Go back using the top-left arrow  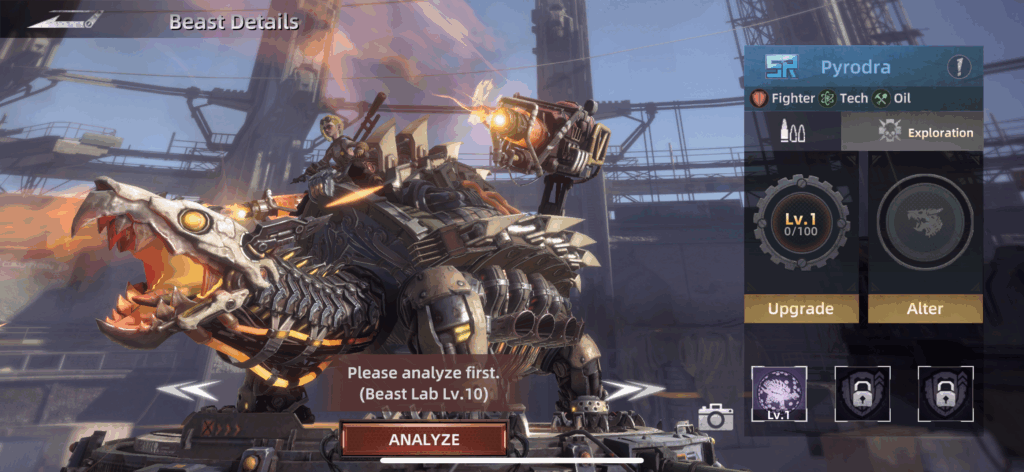point(66,19)
